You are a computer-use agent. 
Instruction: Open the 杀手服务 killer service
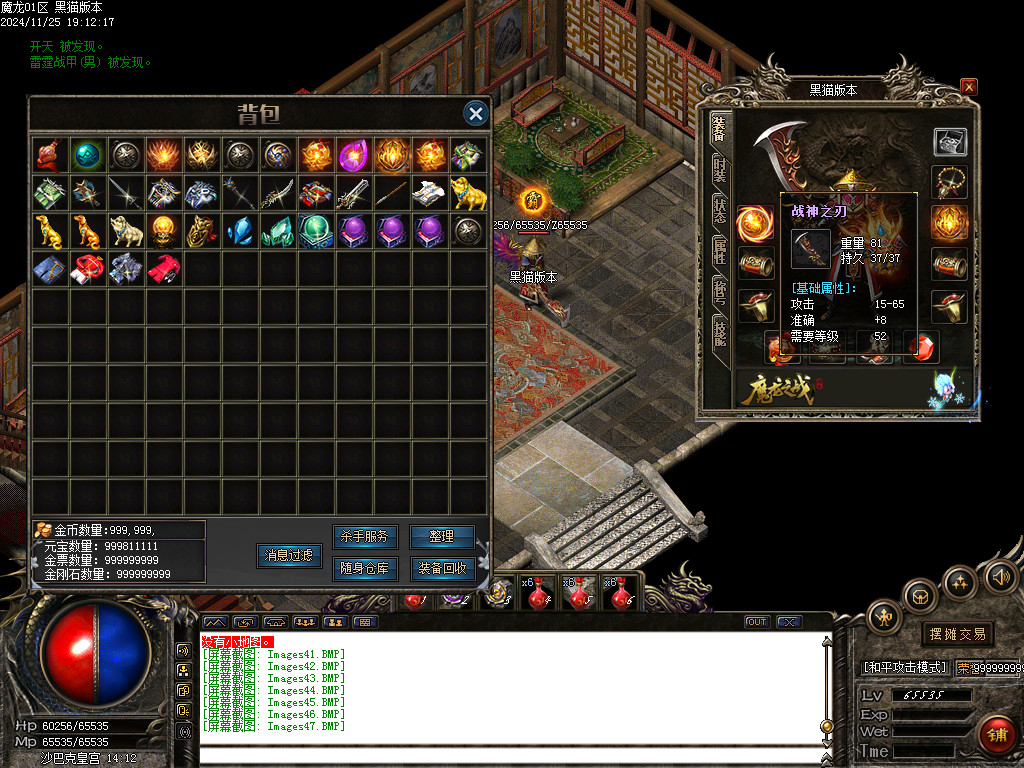[364, 537]
